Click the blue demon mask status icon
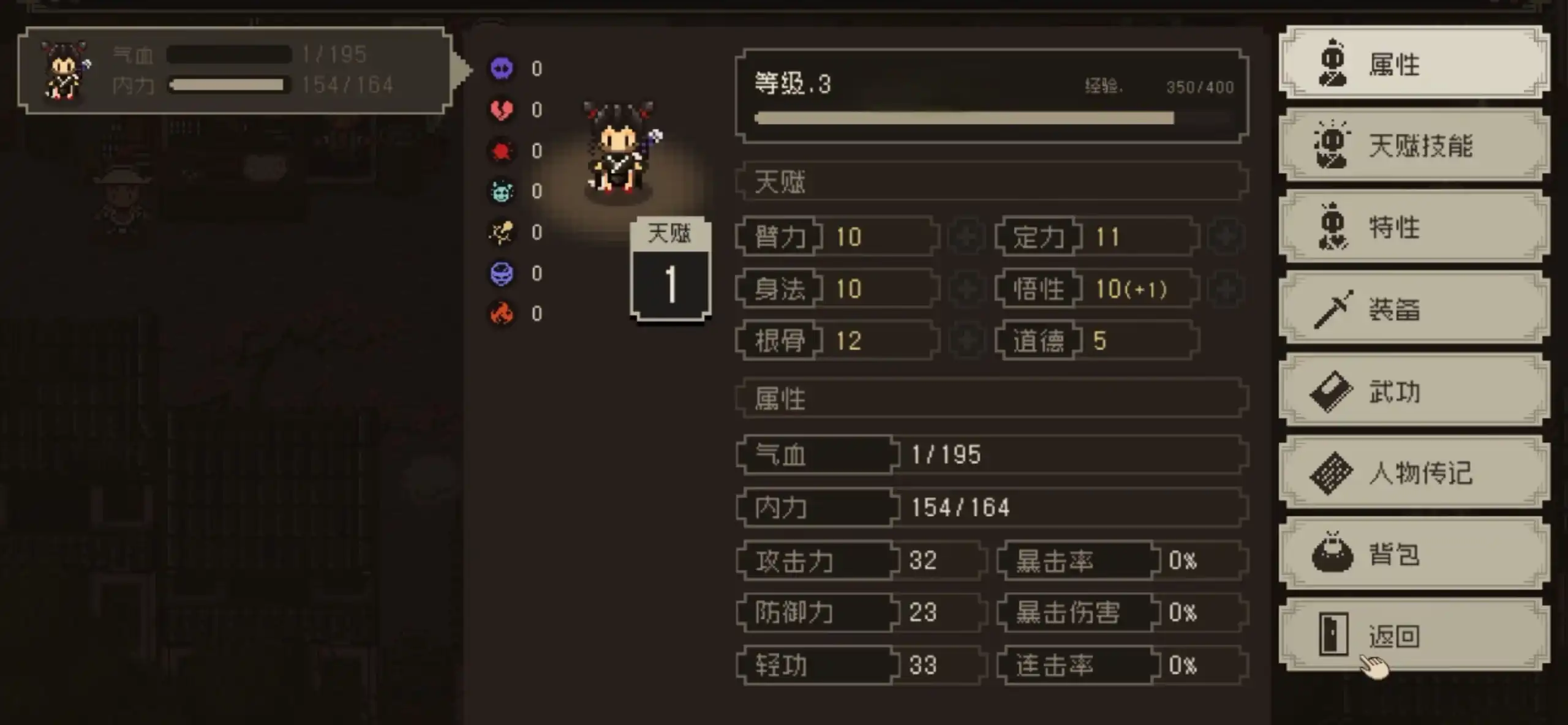 (x=502, y=274)
